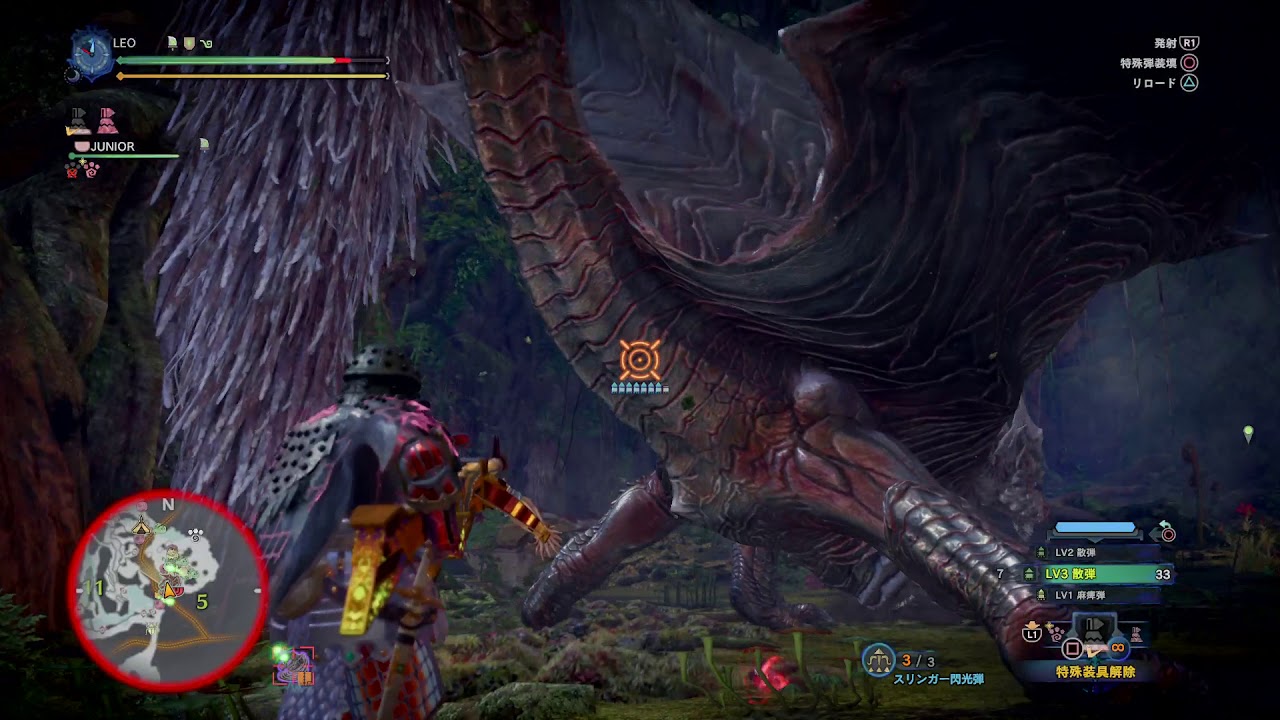Toggle the crossed-out paw icon below JUNIOR

(72, 172)
